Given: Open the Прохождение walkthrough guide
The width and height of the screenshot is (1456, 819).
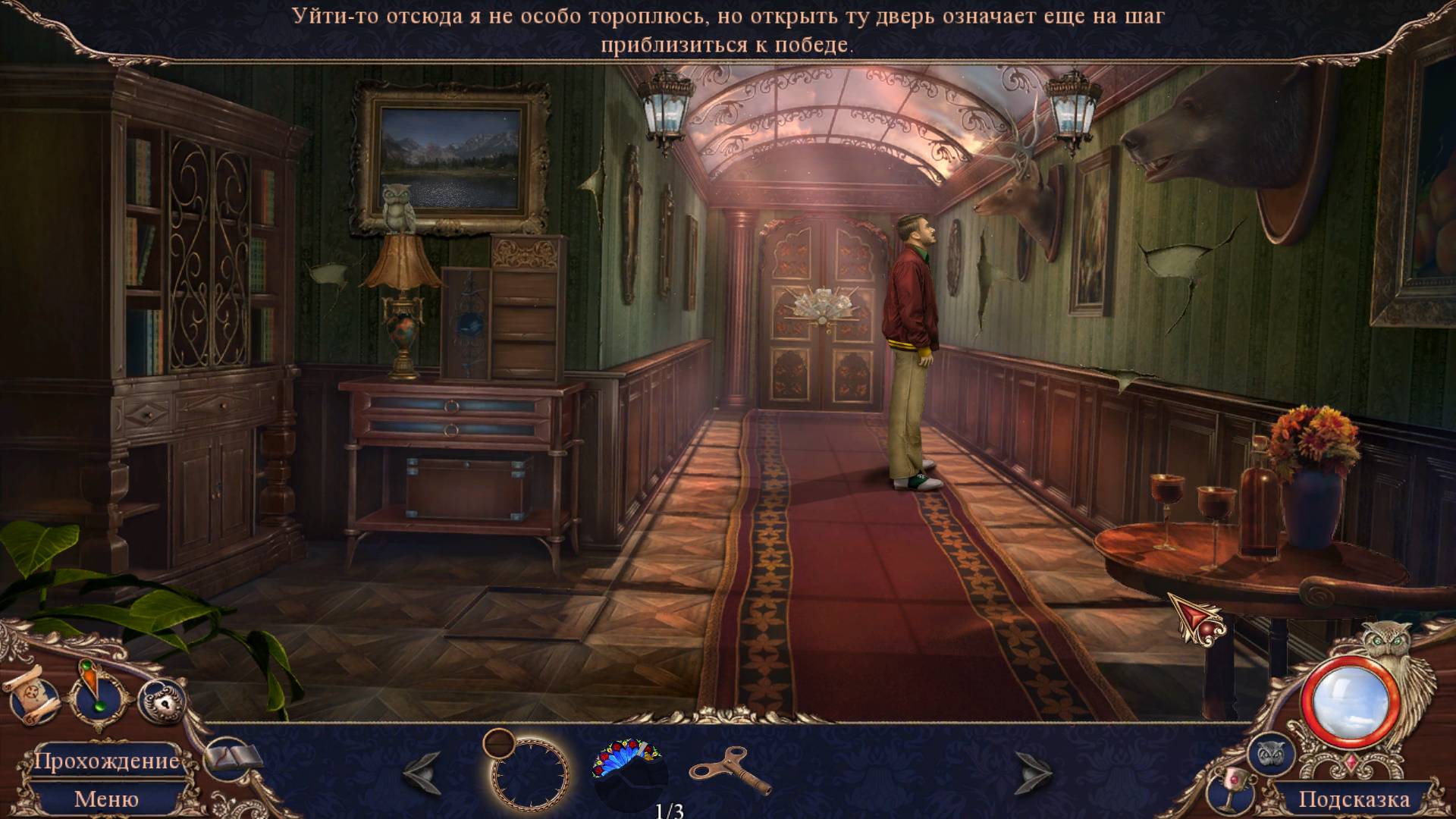Looking at the screenshot, I should pos(106,761).
